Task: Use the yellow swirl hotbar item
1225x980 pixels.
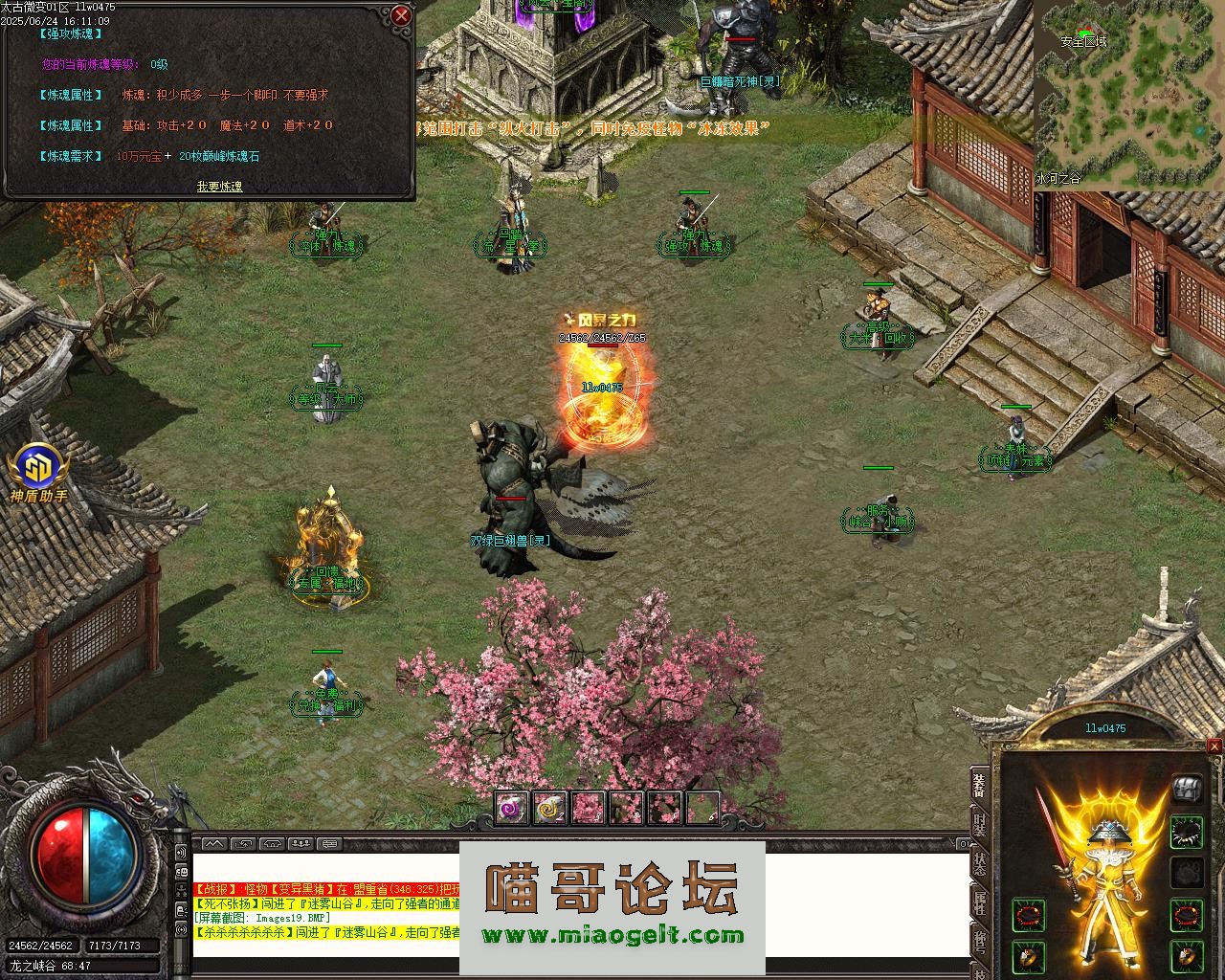Action: pyautogui.click(x=550, y=808)
